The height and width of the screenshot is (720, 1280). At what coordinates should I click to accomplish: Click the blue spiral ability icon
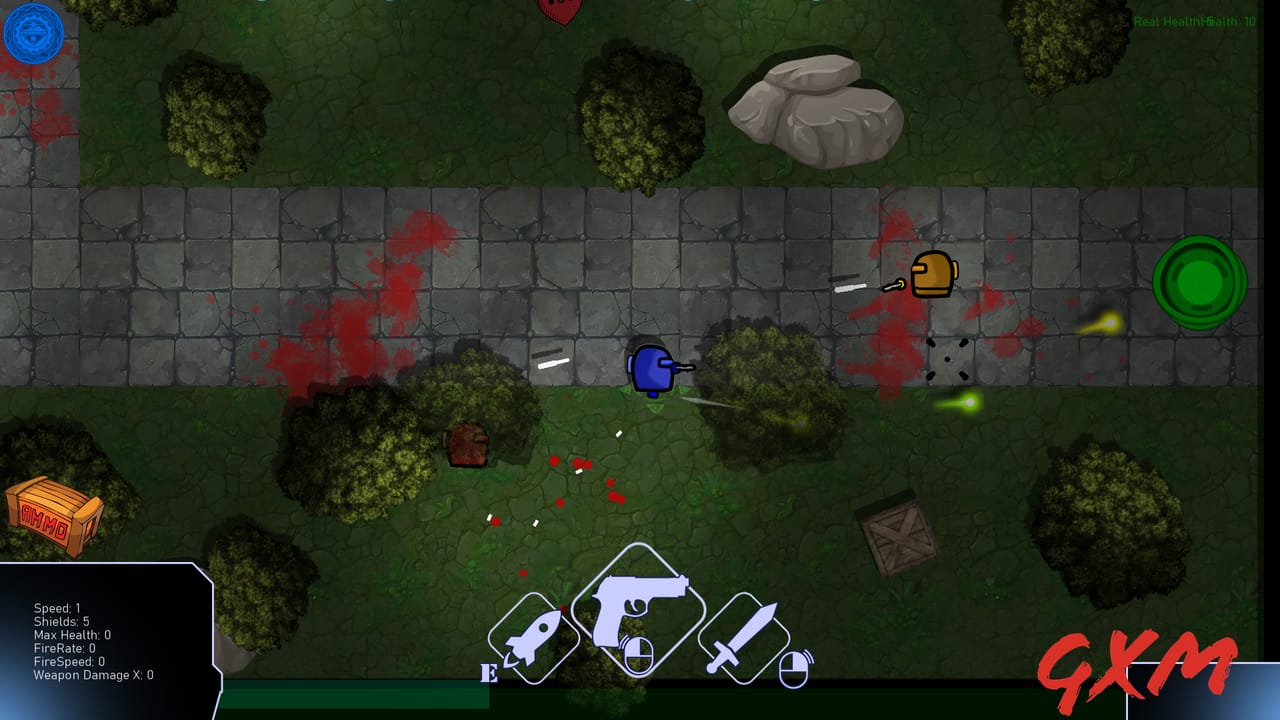click(33, 33)
